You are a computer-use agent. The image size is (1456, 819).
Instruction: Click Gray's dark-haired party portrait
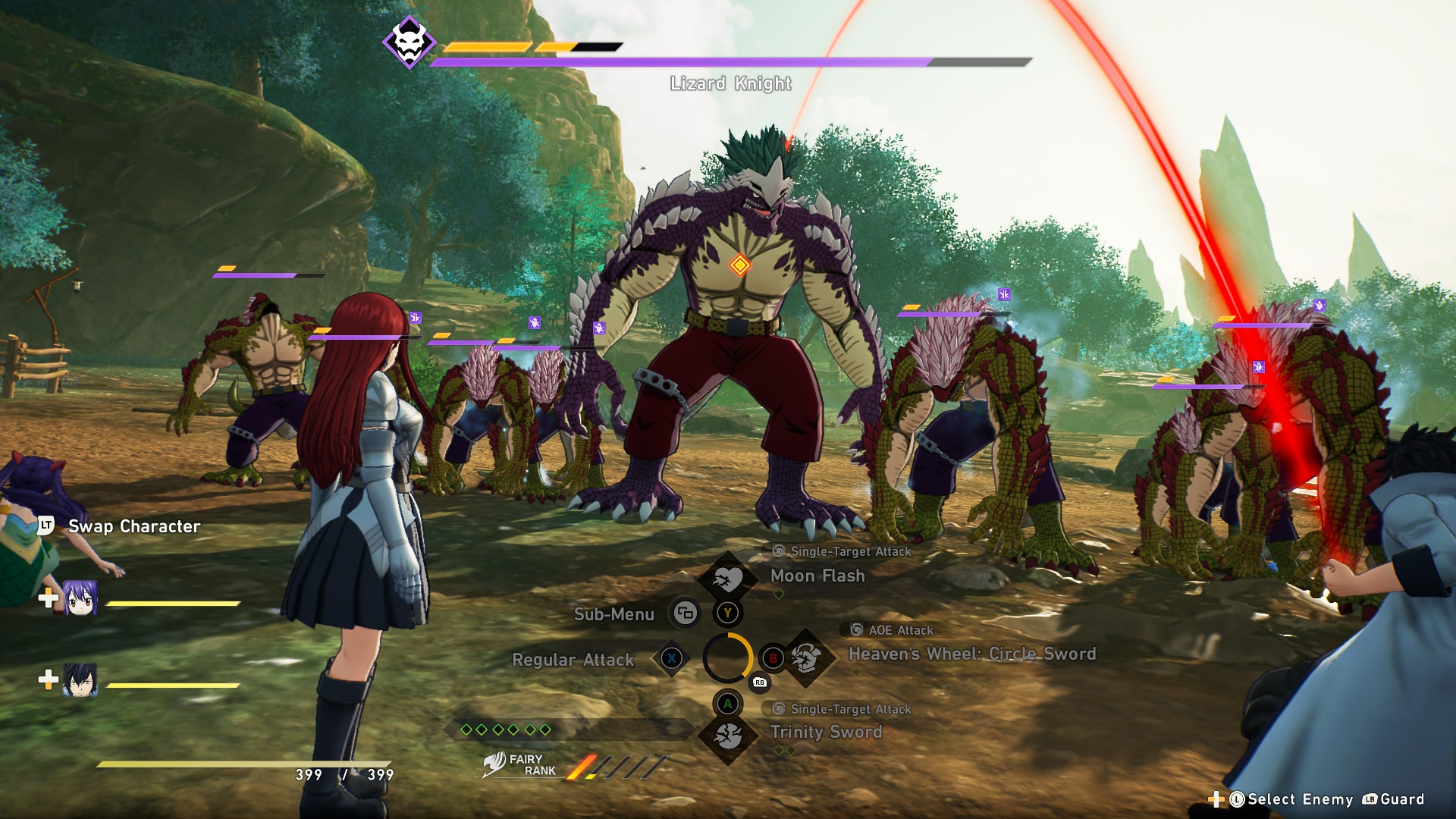point(80,680)
